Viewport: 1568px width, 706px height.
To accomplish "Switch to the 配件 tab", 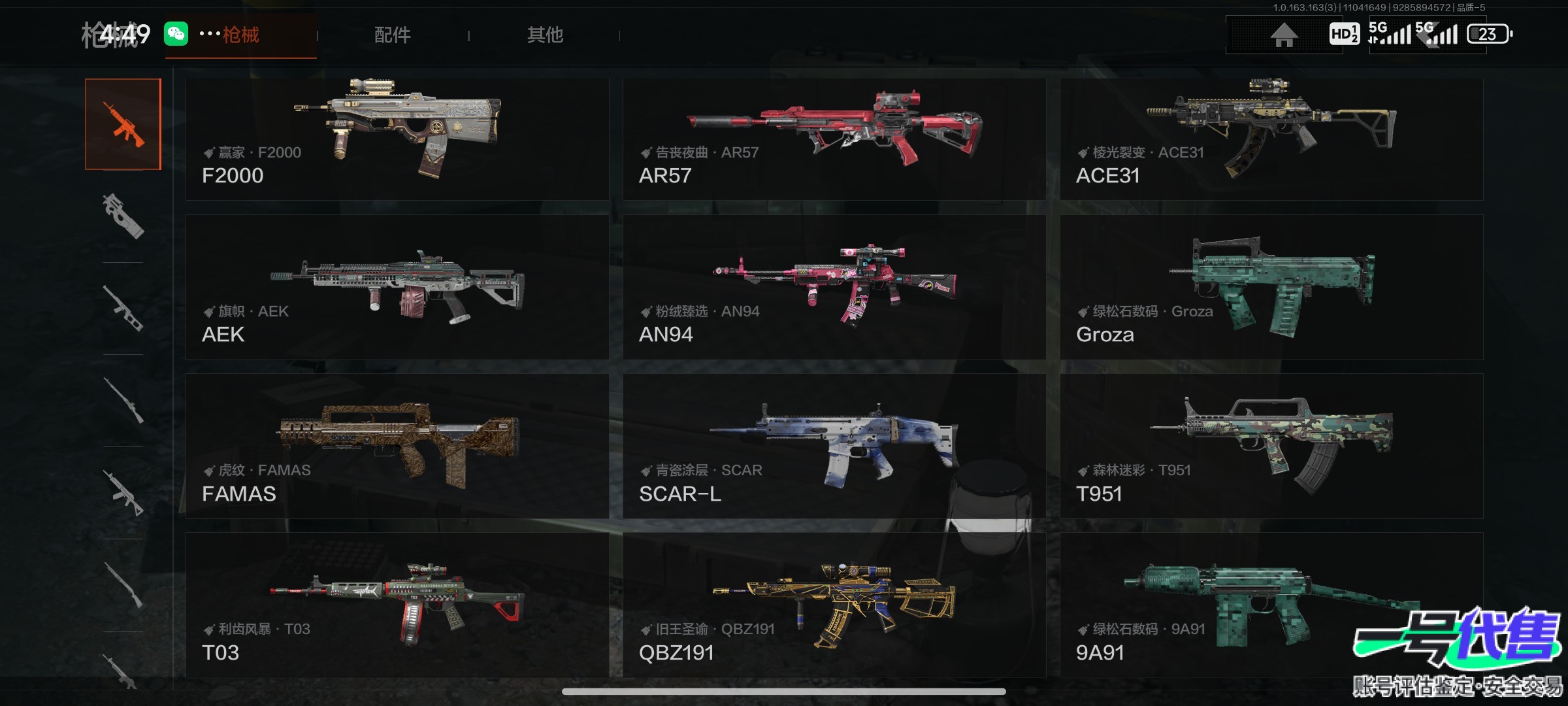I will click(392, 35).
